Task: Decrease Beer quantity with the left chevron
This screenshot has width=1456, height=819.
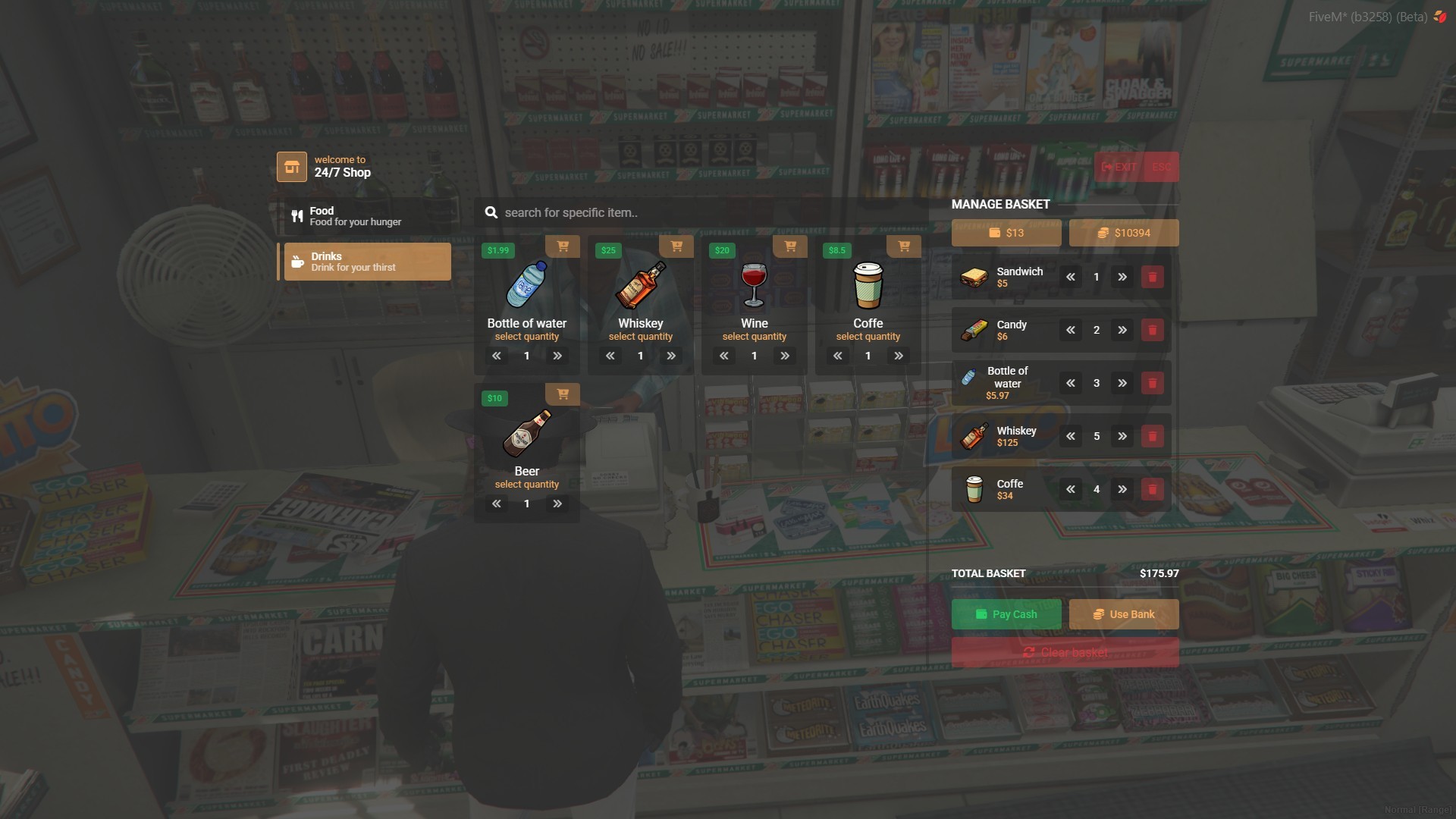Action: point(497,504)
